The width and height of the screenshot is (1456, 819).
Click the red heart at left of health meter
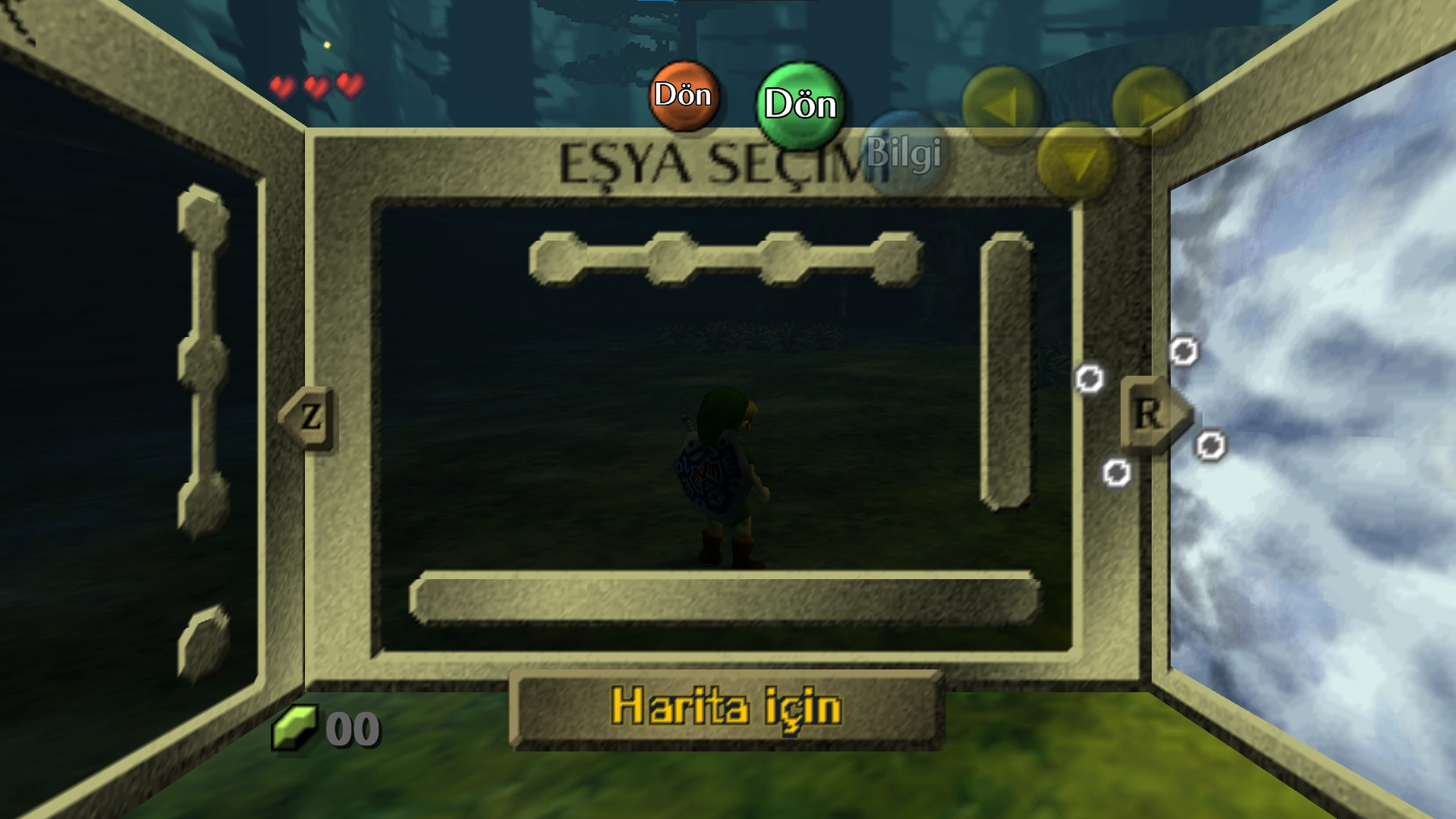pyautogui.click(x=285, y=86)
